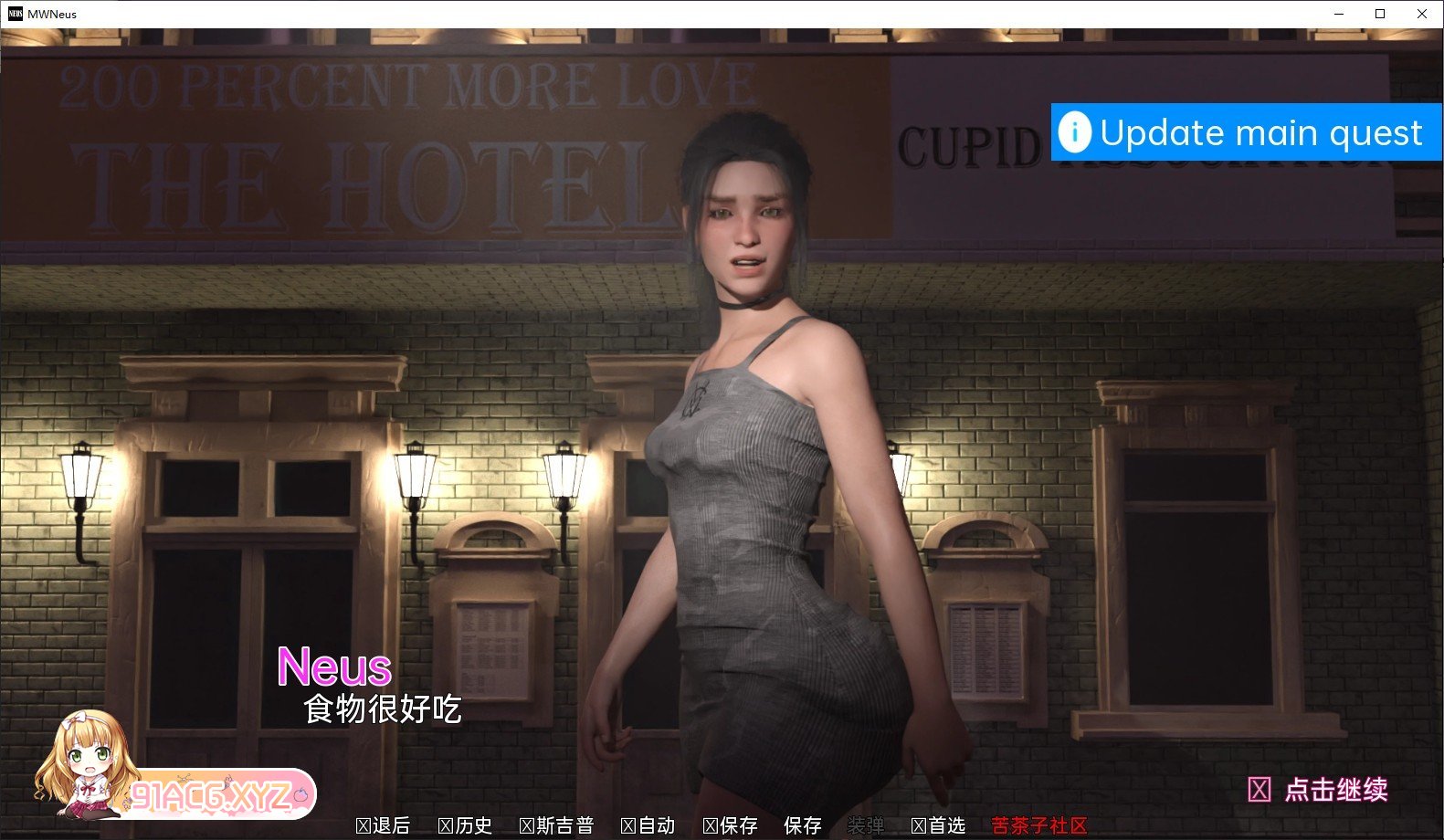Image resolution: width=1444 pixels, height=840 pixels.
Task: Click the chibi mascot girl thumbnail
Action: pos(87,772)
